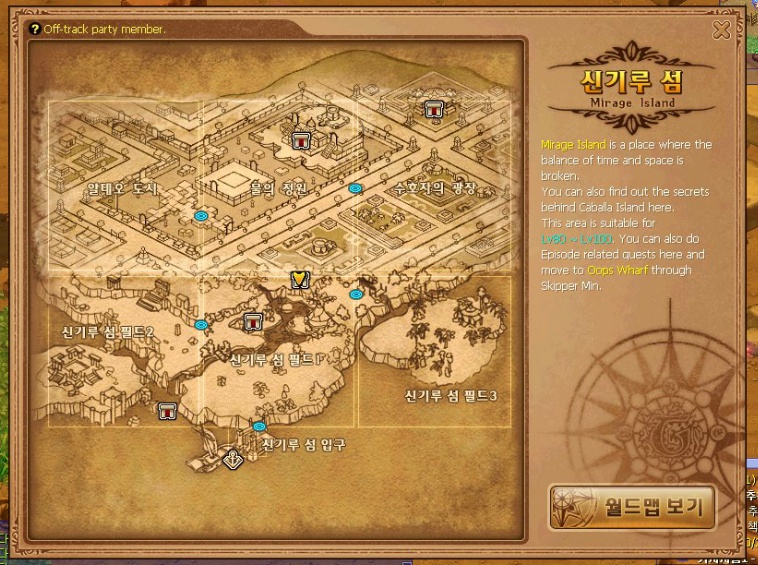Screen dimensions: 758x565
Task: Select the 신기루 섬 필드2 zone
Action: tap(108, 331)
